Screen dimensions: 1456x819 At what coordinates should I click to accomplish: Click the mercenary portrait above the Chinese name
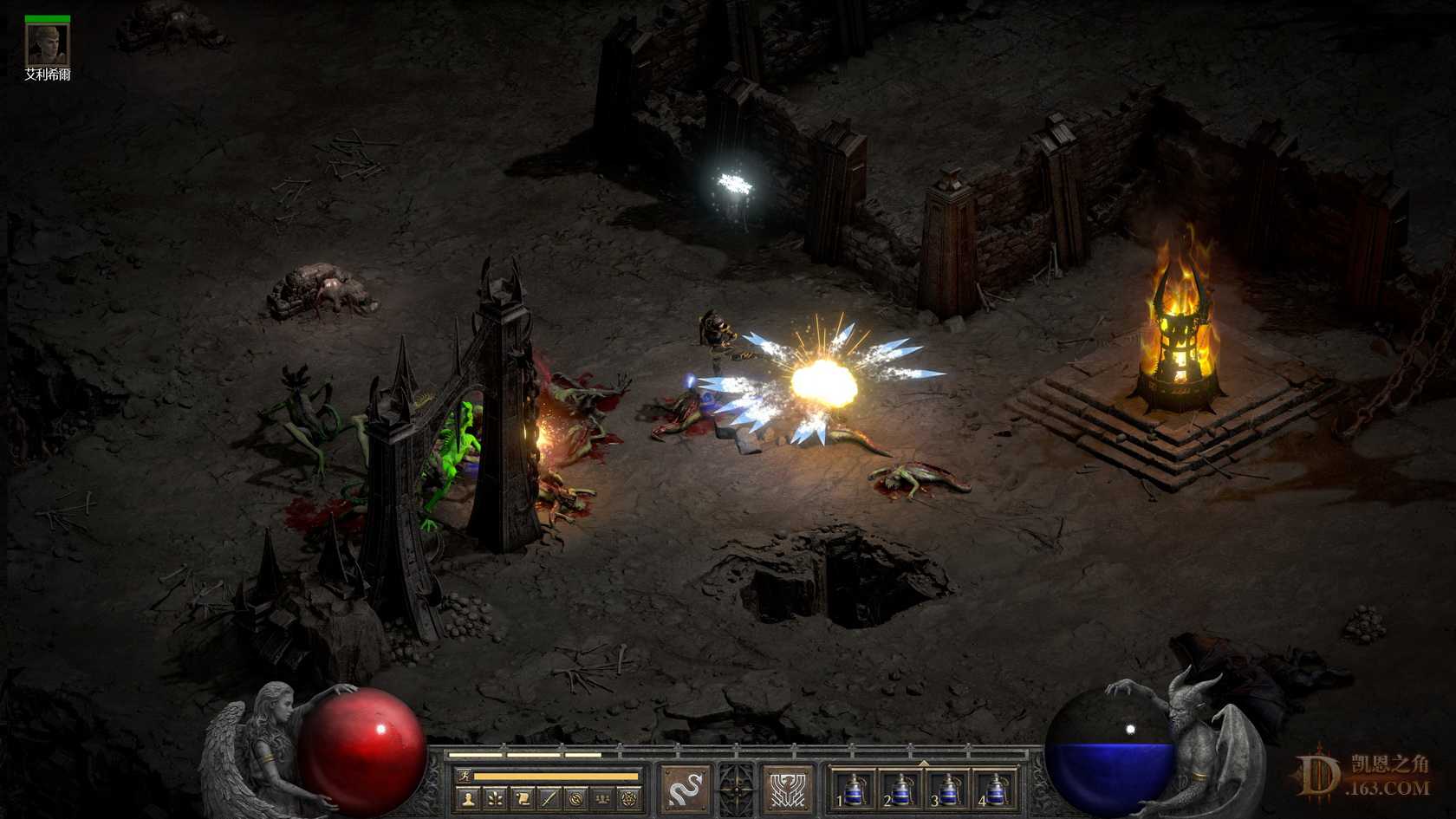click(x=47, y=44)
